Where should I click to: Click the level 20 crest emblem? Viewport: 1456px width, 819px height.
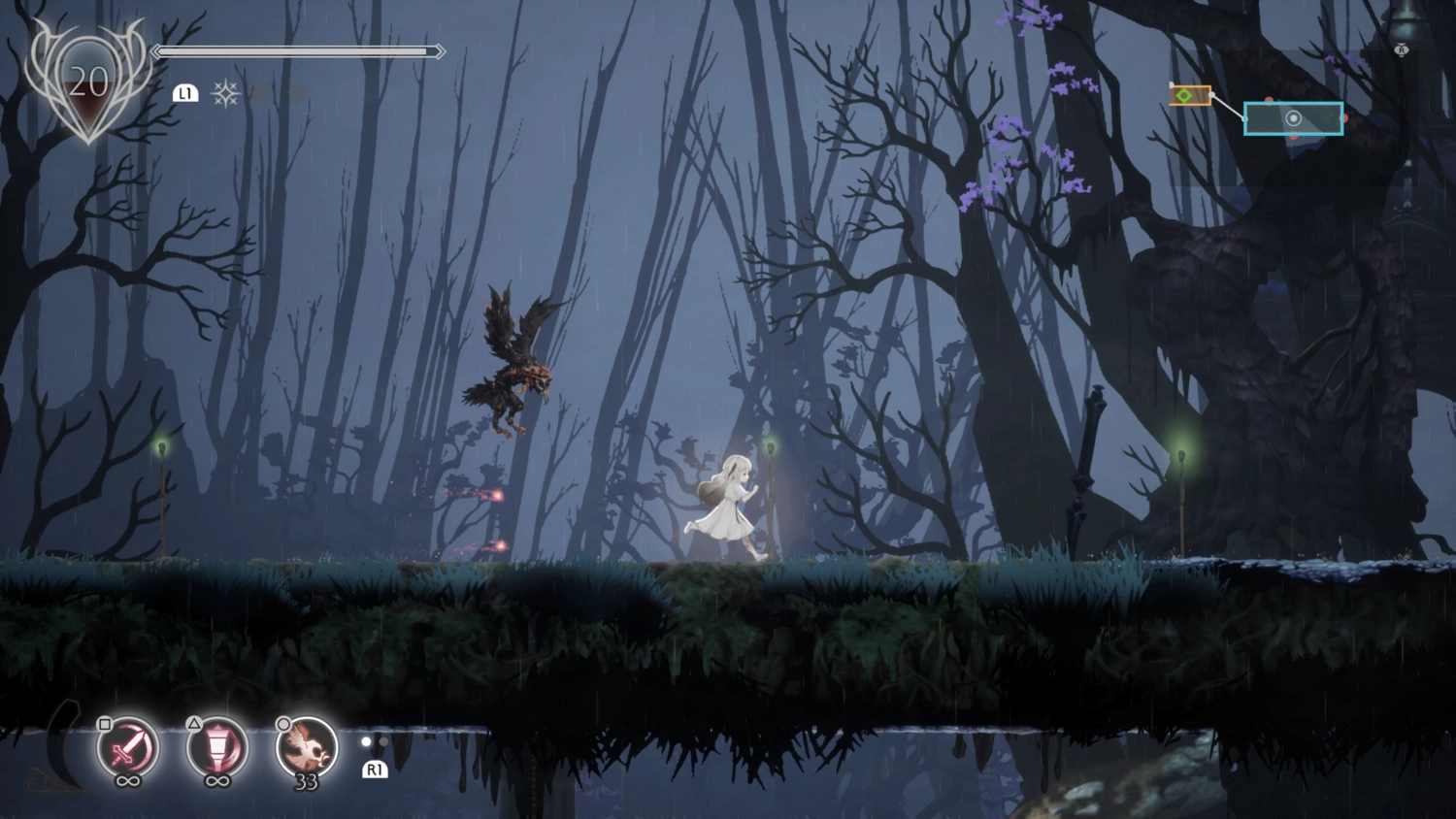click(x=87, y=84)
